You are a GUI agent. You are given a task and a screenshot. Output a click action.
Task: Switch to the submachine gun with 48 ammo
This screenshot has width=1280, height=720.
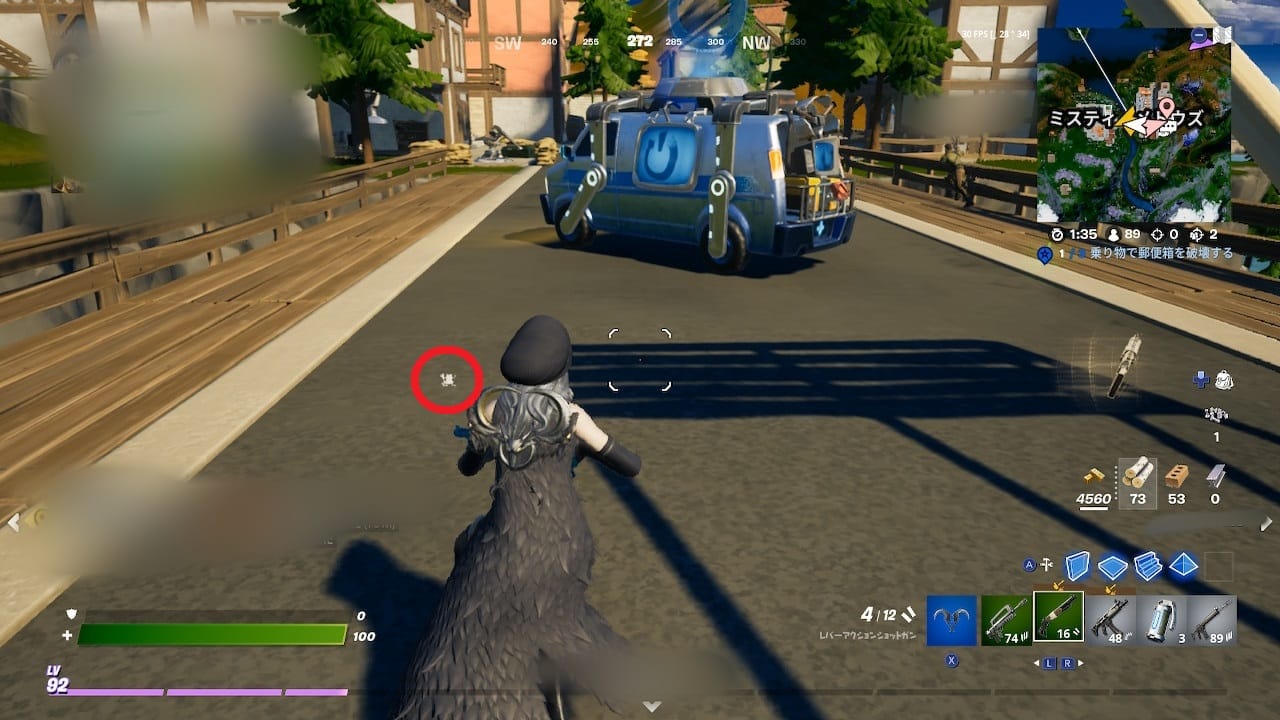1109,620
